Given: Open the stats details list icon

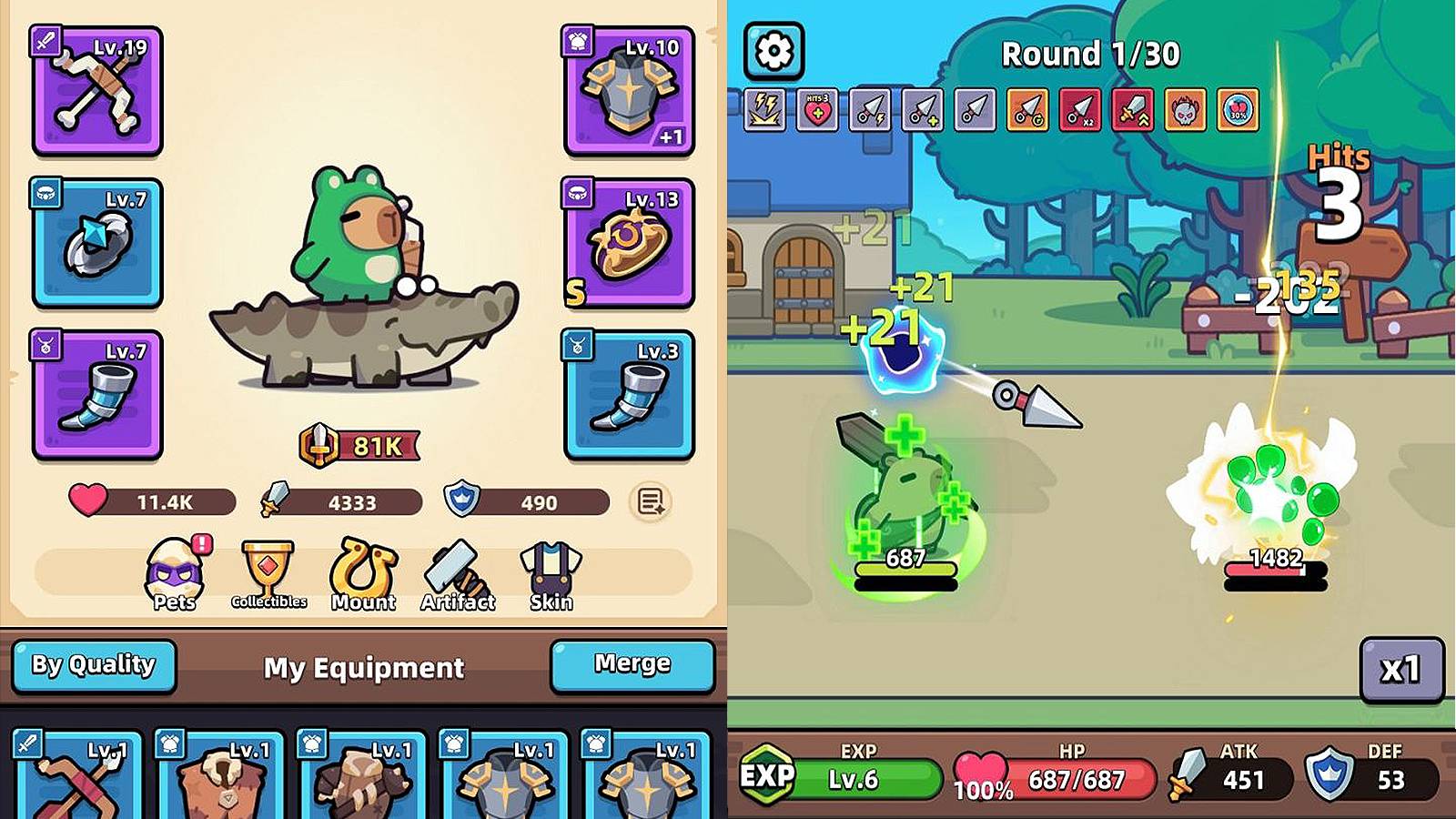Looking at the screenshot, I should pyautogui.click(x=650, y=501).
